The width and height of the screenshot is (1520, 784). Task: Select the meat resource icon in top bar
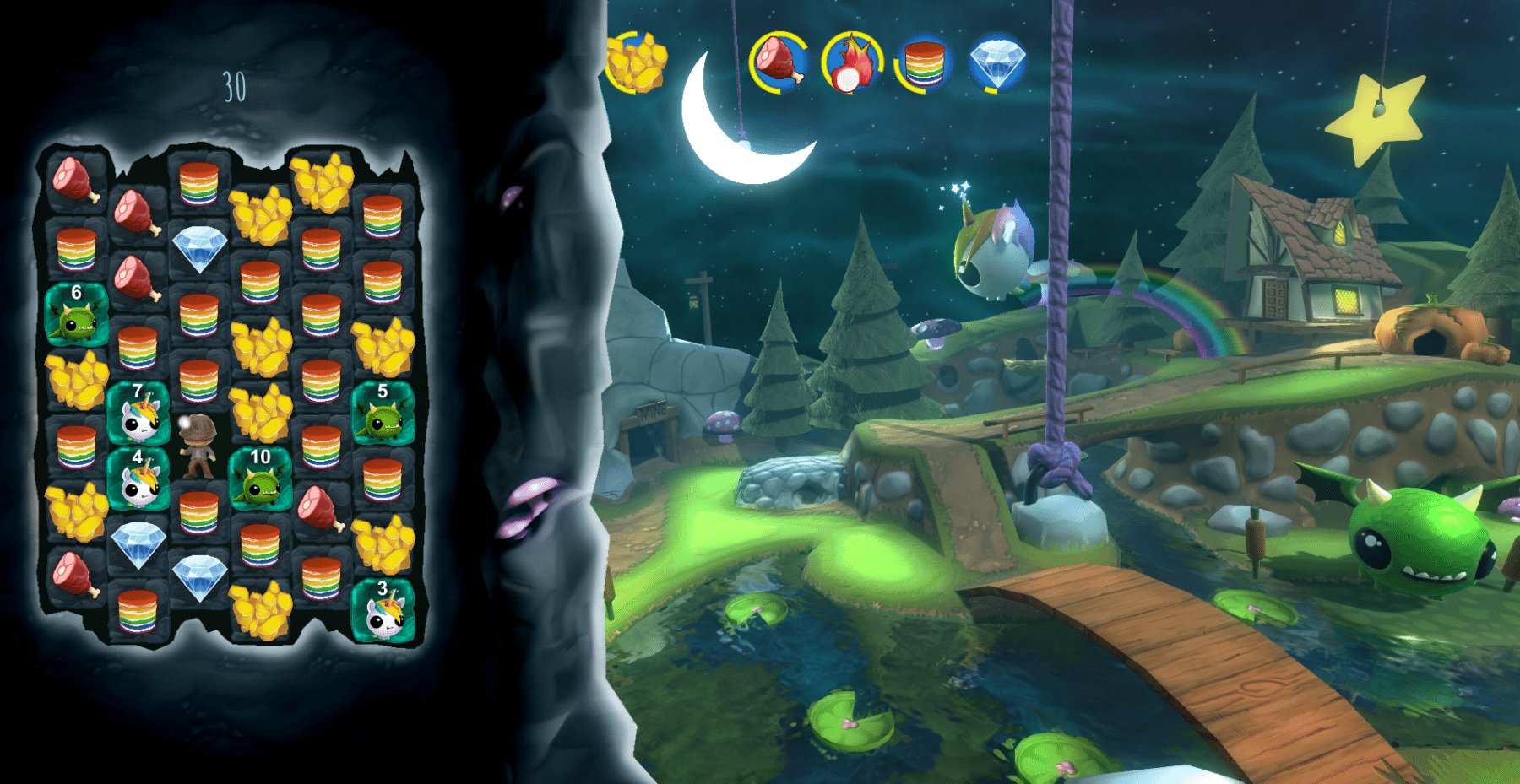pyautogui.click(x=779, y=62)
